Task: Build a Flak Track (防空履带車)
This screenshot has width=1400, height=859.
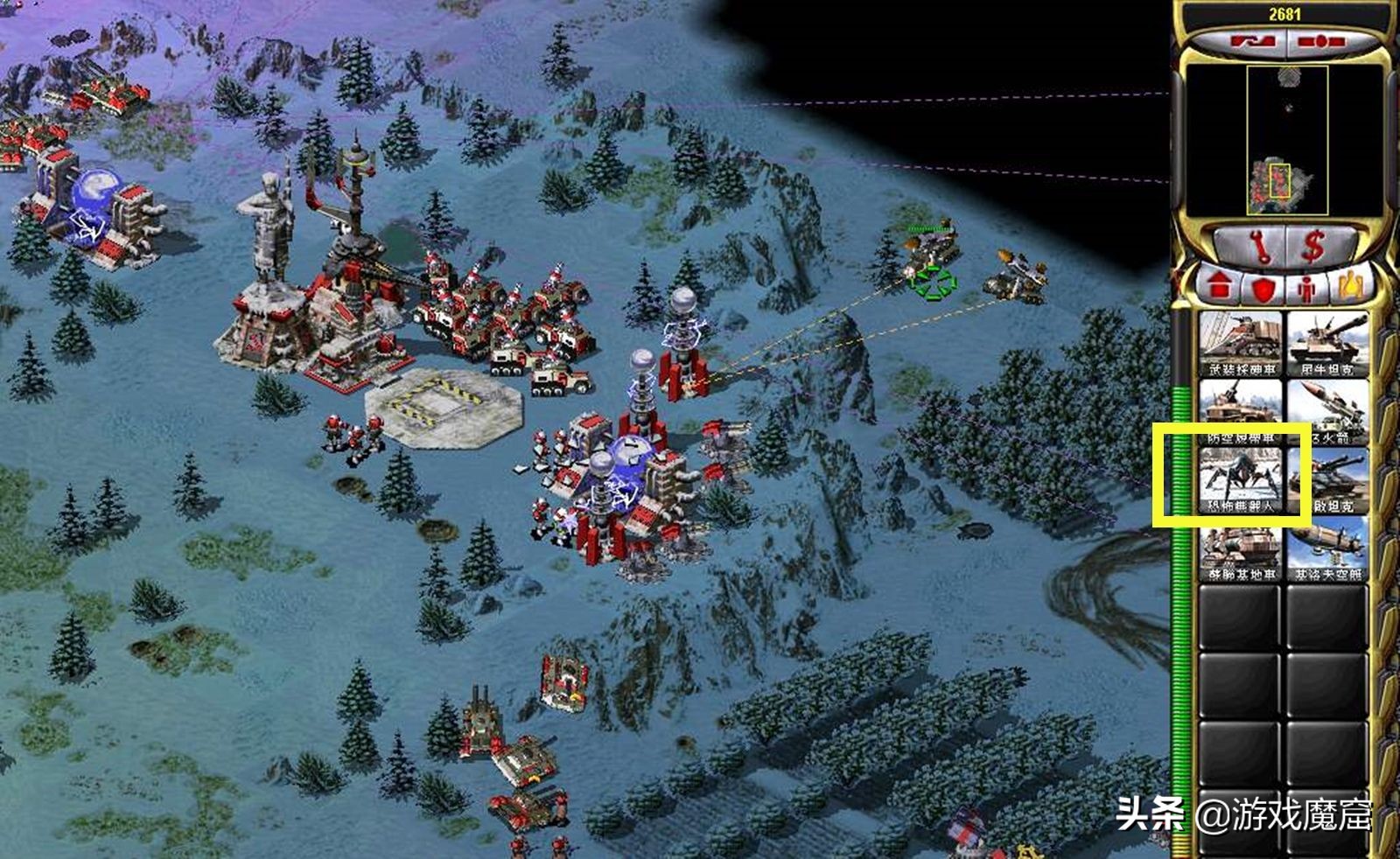Action: (1240, 412)
